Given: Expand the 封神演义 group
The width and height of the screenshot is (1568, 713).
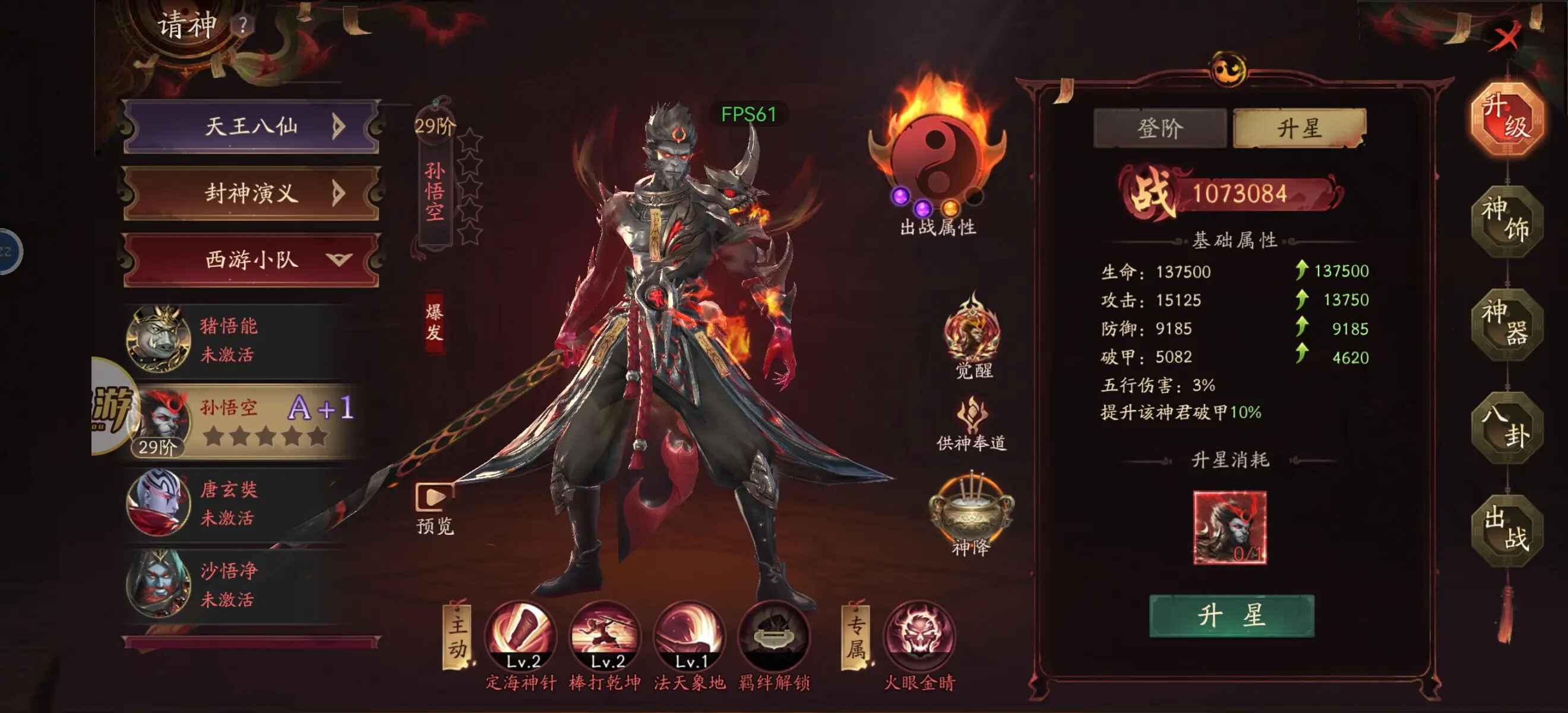Looking at the screenshot, I should (x=251, y=193).
